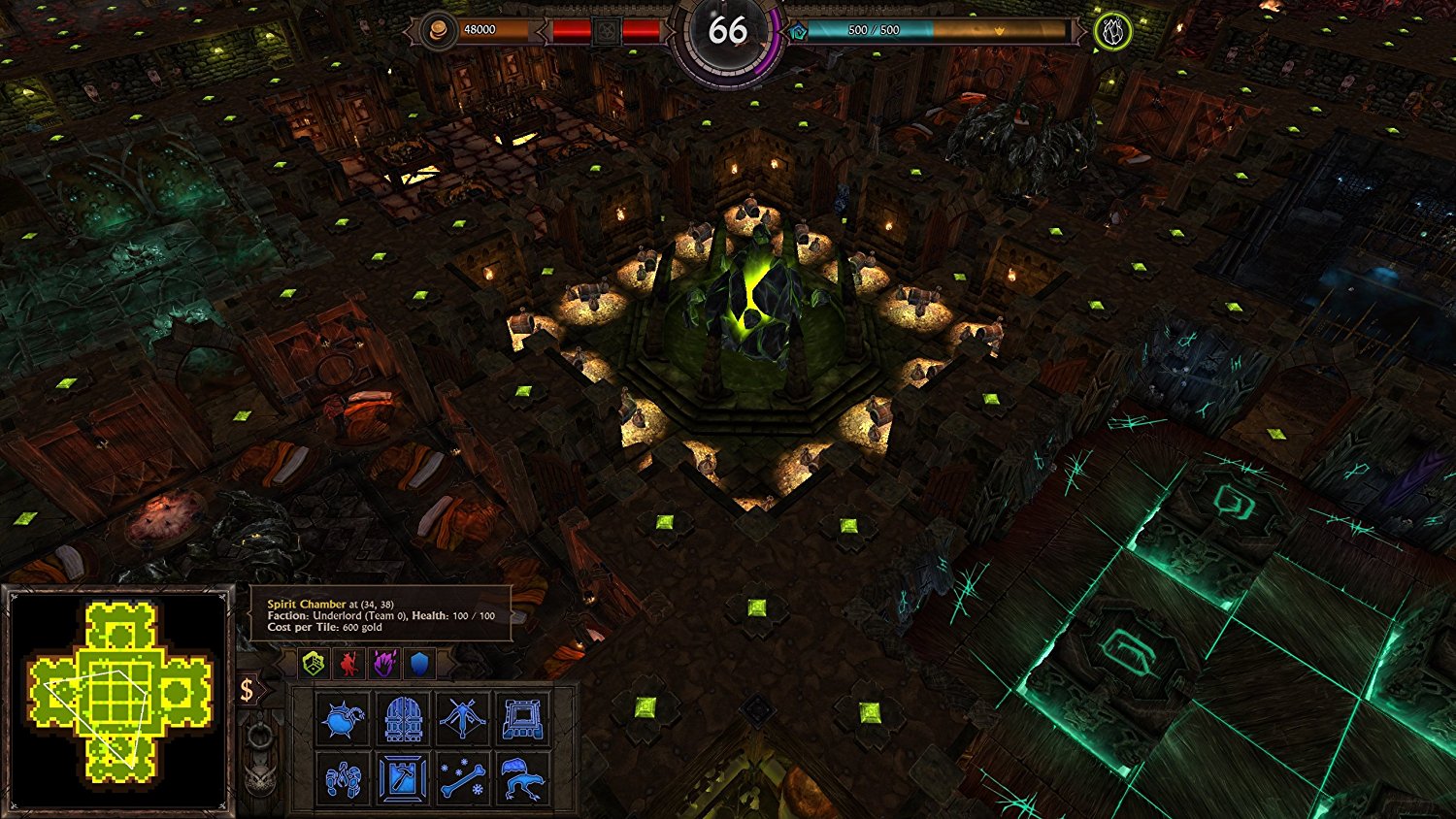Click the level 66 indicator
This screenshot has height=819, width=1456.
click(x=728, y=32)
